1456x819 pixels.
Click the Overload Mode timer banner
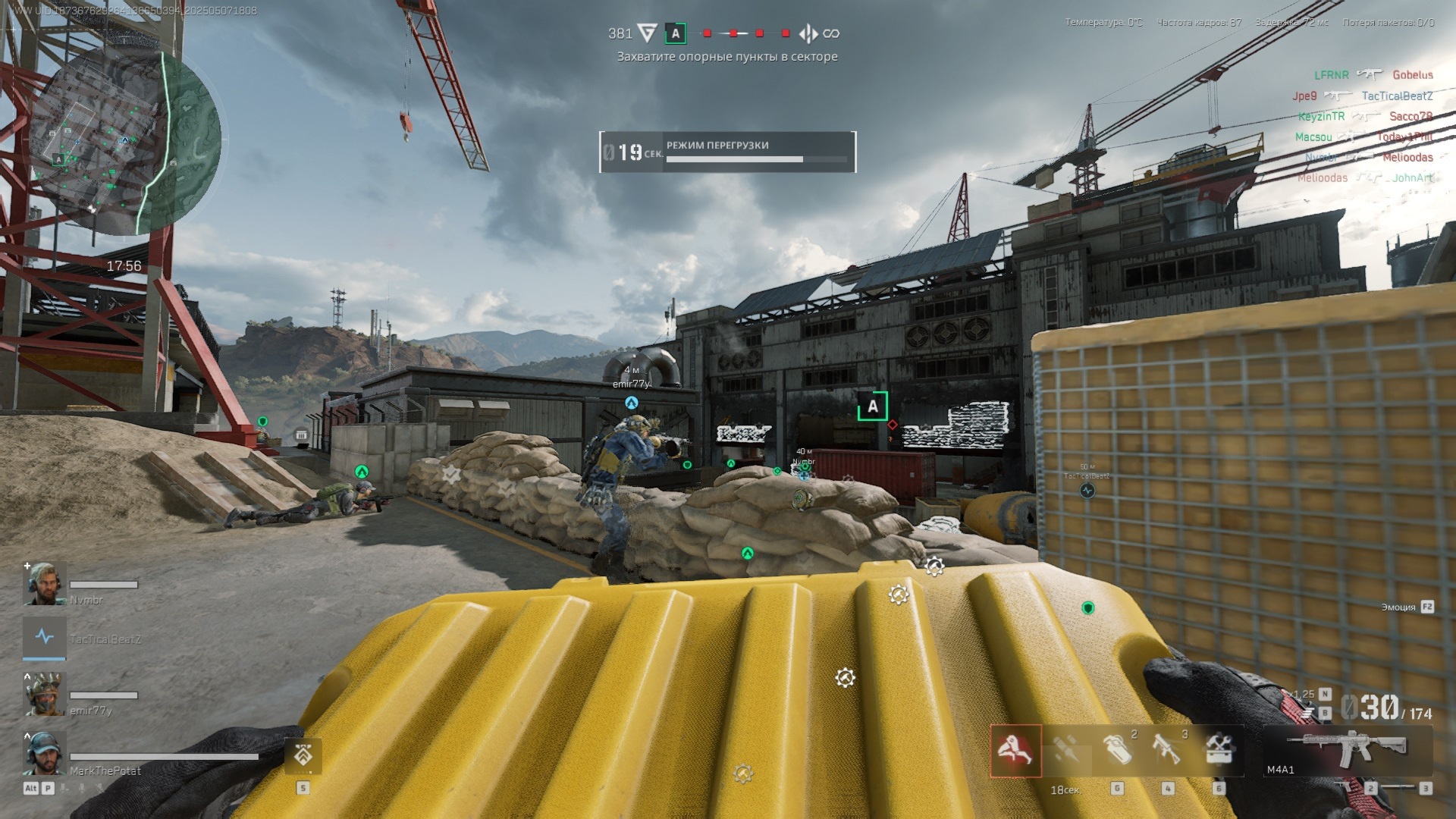click(x=727, y=152)
